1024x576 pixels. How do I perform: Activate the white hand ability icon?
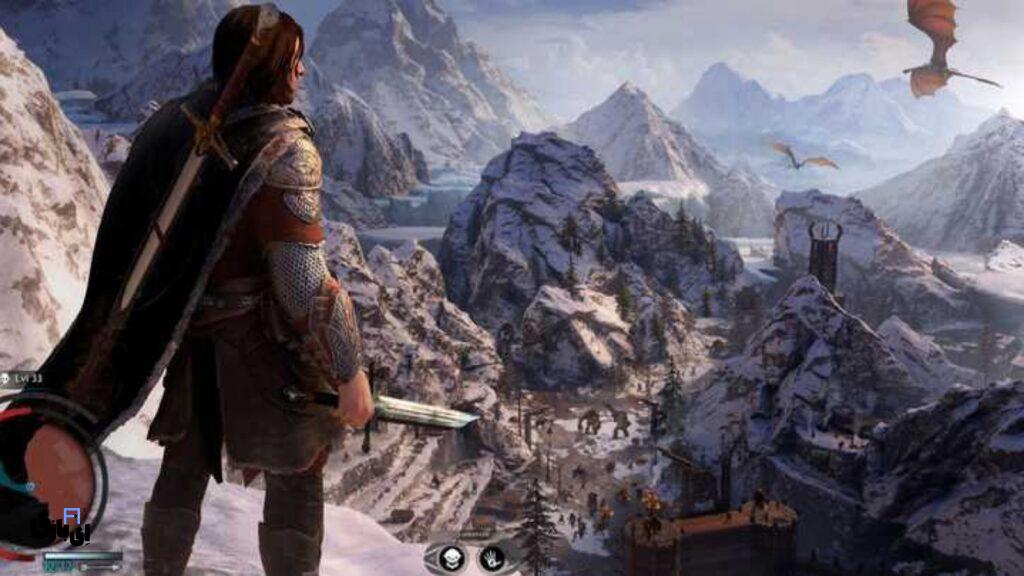click(x=491, y=558)
